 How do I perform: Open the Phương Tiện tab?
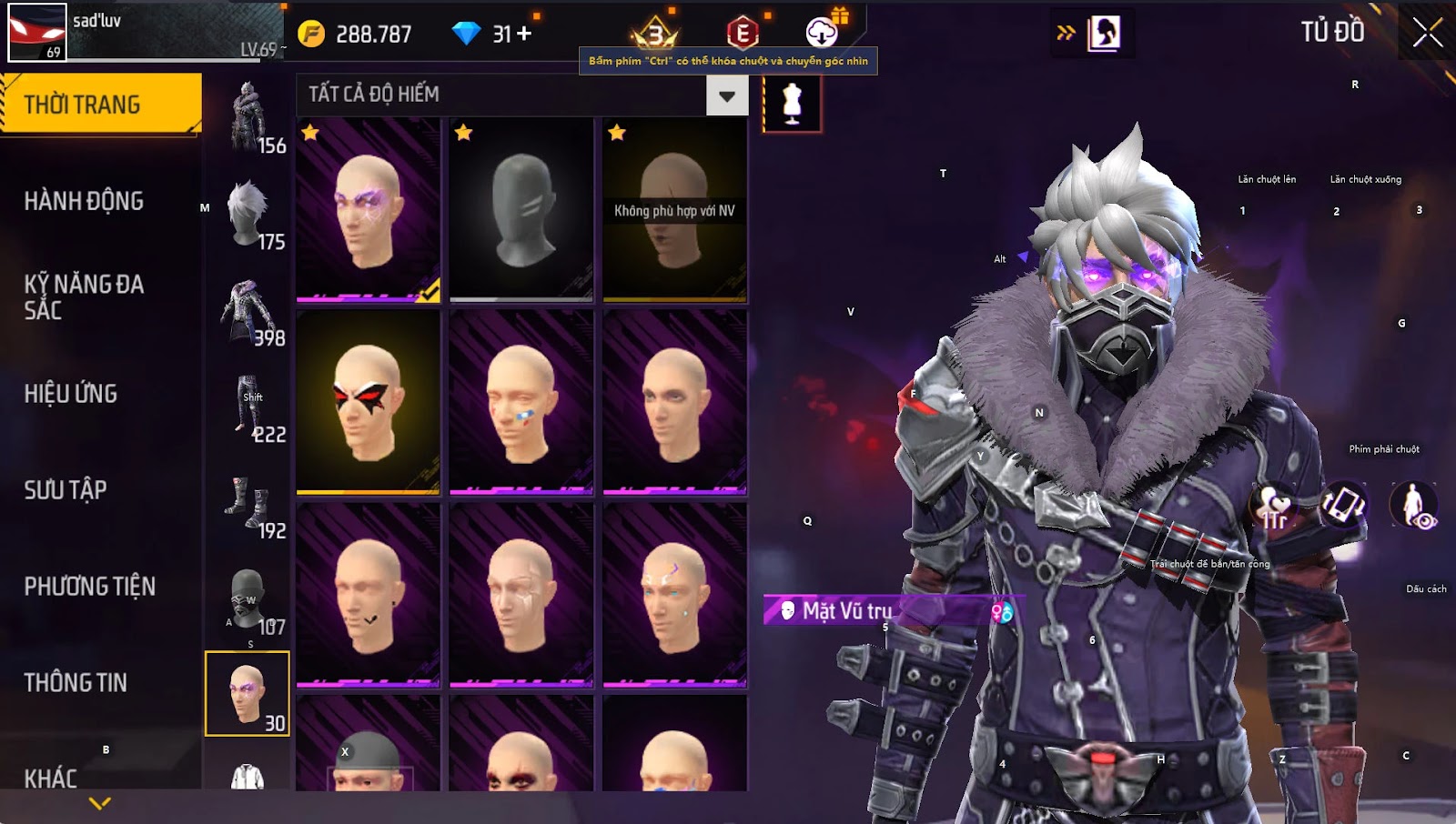pyautogui.click(x=89, y=587)
